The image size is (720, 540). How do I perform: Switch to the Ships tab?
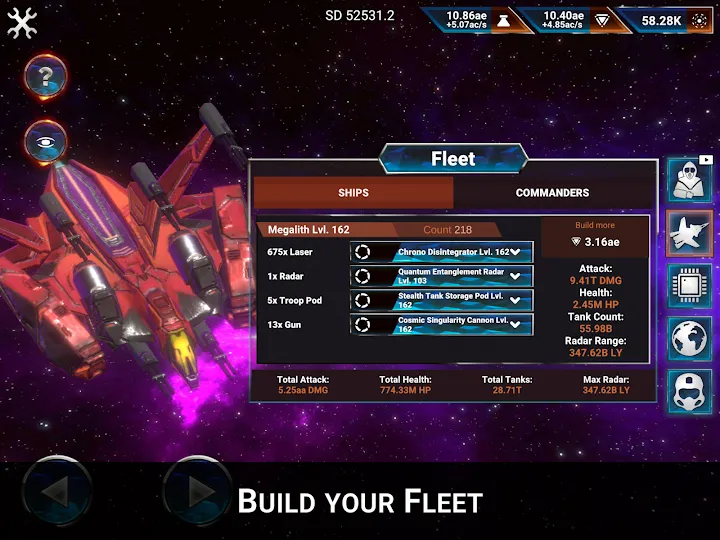(353, 193)
